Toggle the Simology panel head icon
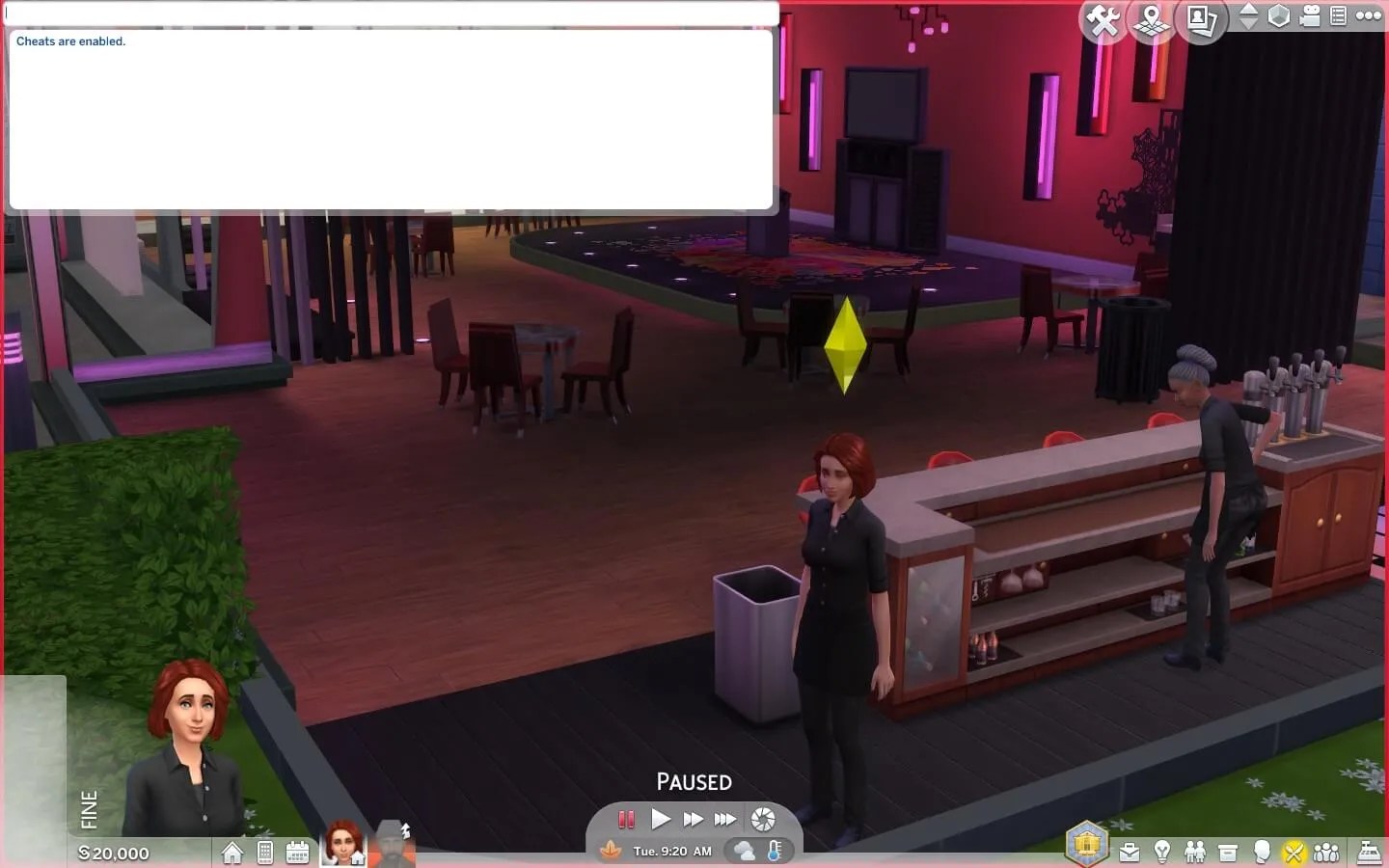 point(1263,853)
